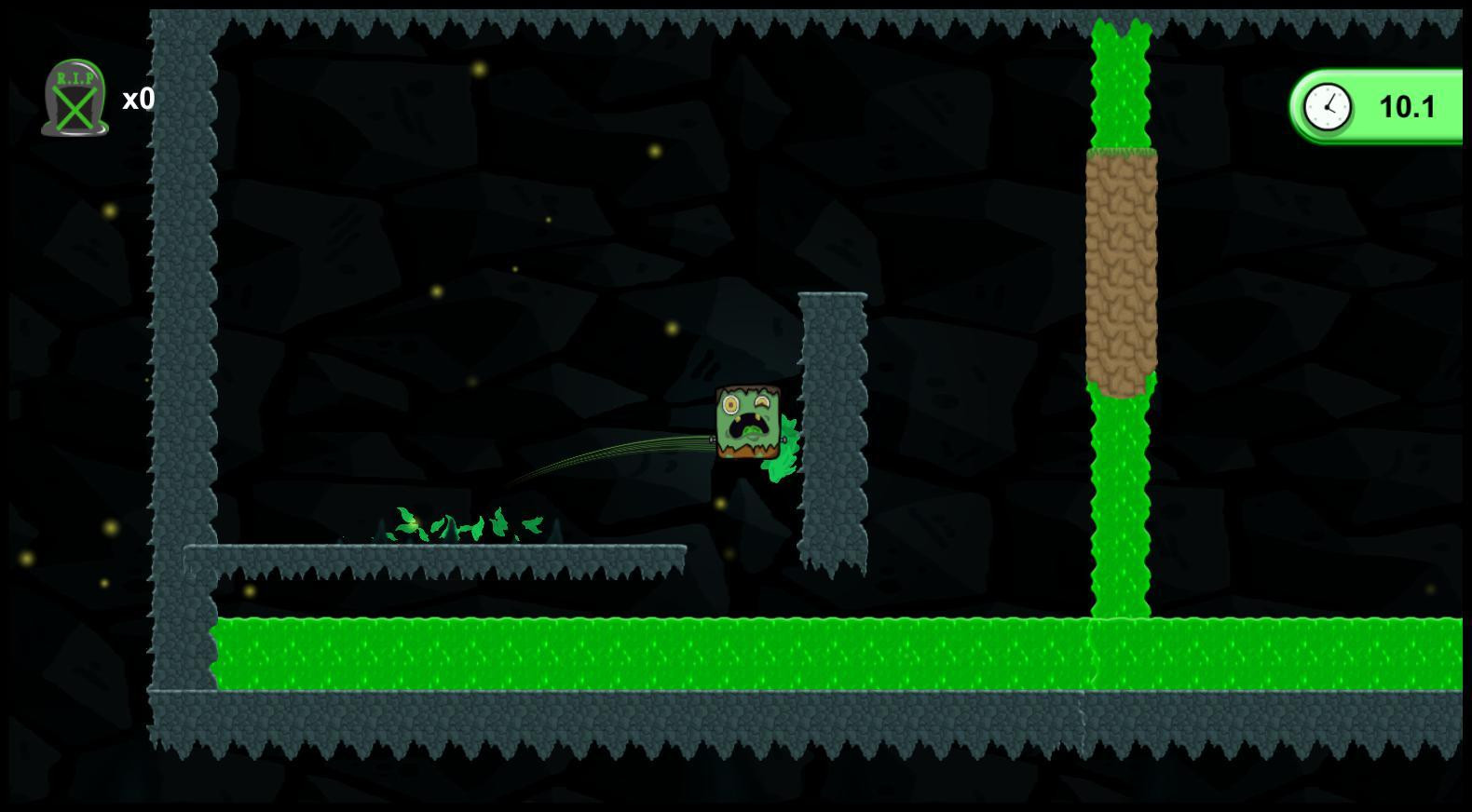The height and width of the screenshot is (812, 1472).
Task: Click the green X mark on the gravestone
Action: (x=75, y=110)
